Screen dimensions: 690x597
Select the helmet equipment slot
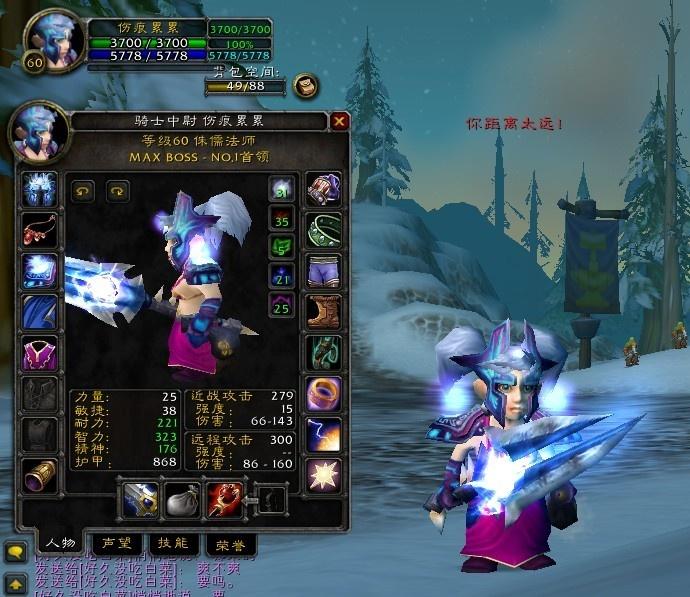pos(40,189)
